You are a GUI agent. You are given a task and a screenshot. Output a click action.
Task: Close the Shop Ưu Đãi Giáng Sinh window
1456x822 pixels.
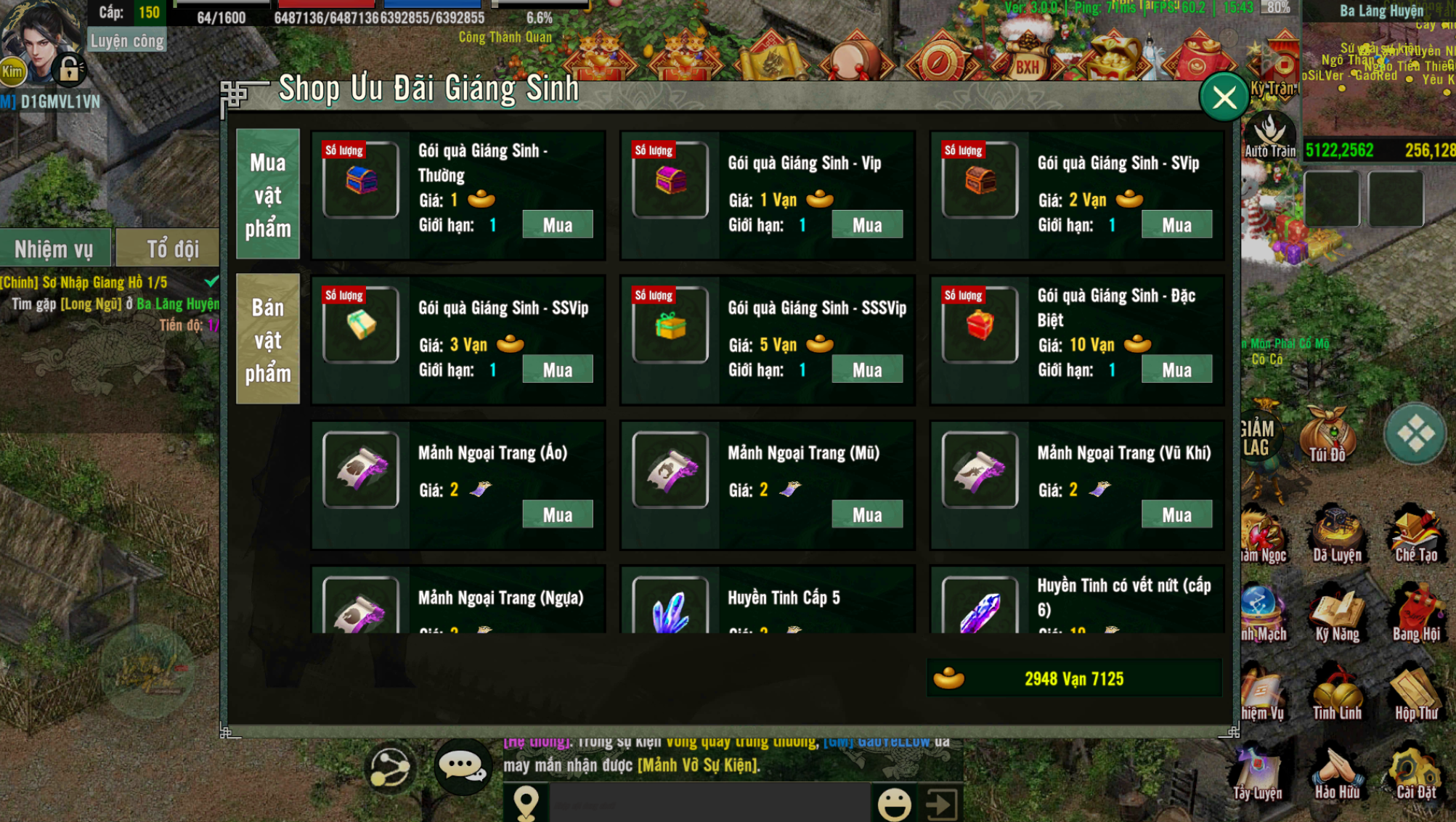(1224, 98)
